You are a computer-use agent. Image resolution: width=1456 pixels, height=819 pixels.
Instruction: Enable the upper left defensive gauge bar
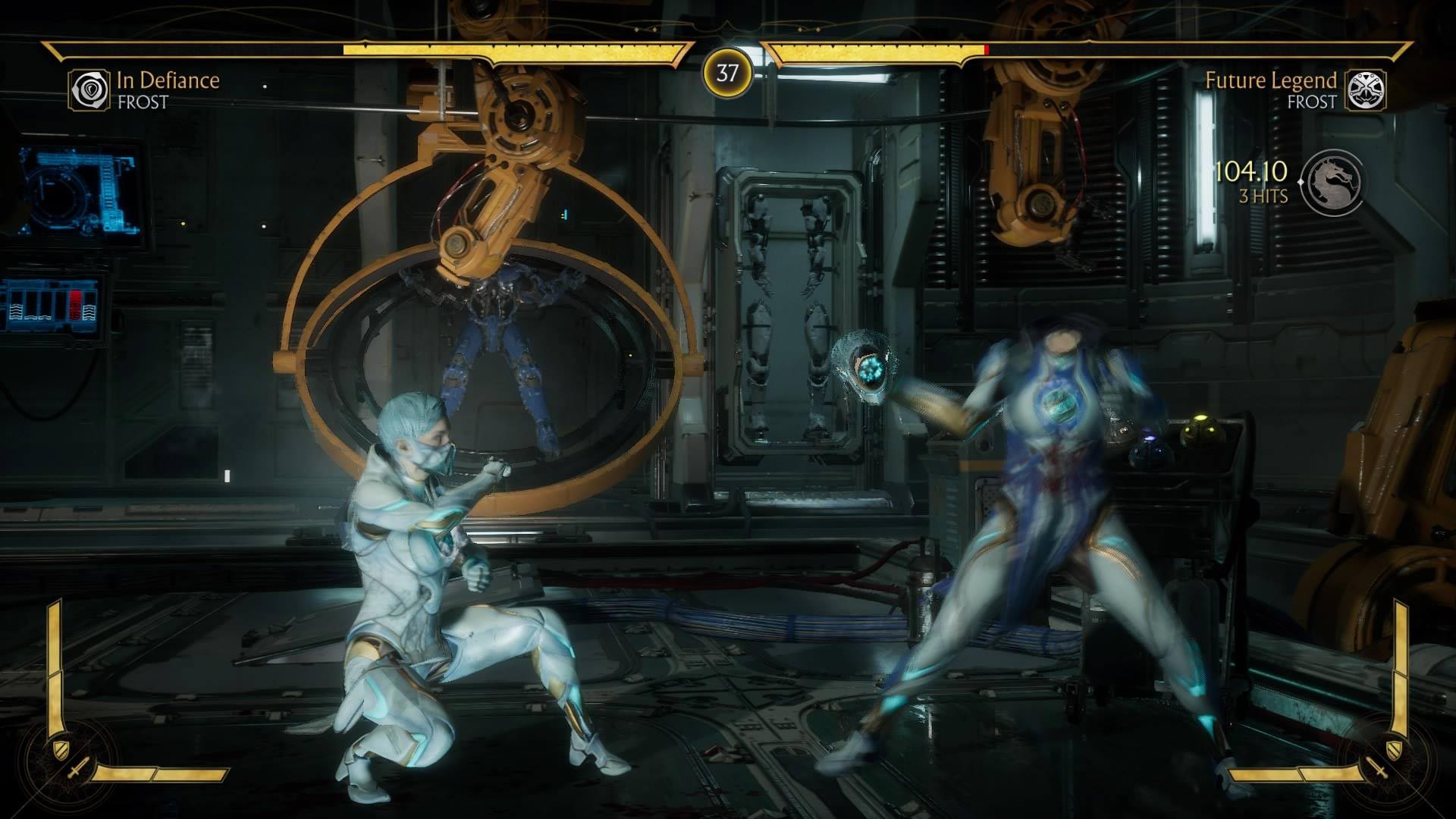click(x=54, y=637)
